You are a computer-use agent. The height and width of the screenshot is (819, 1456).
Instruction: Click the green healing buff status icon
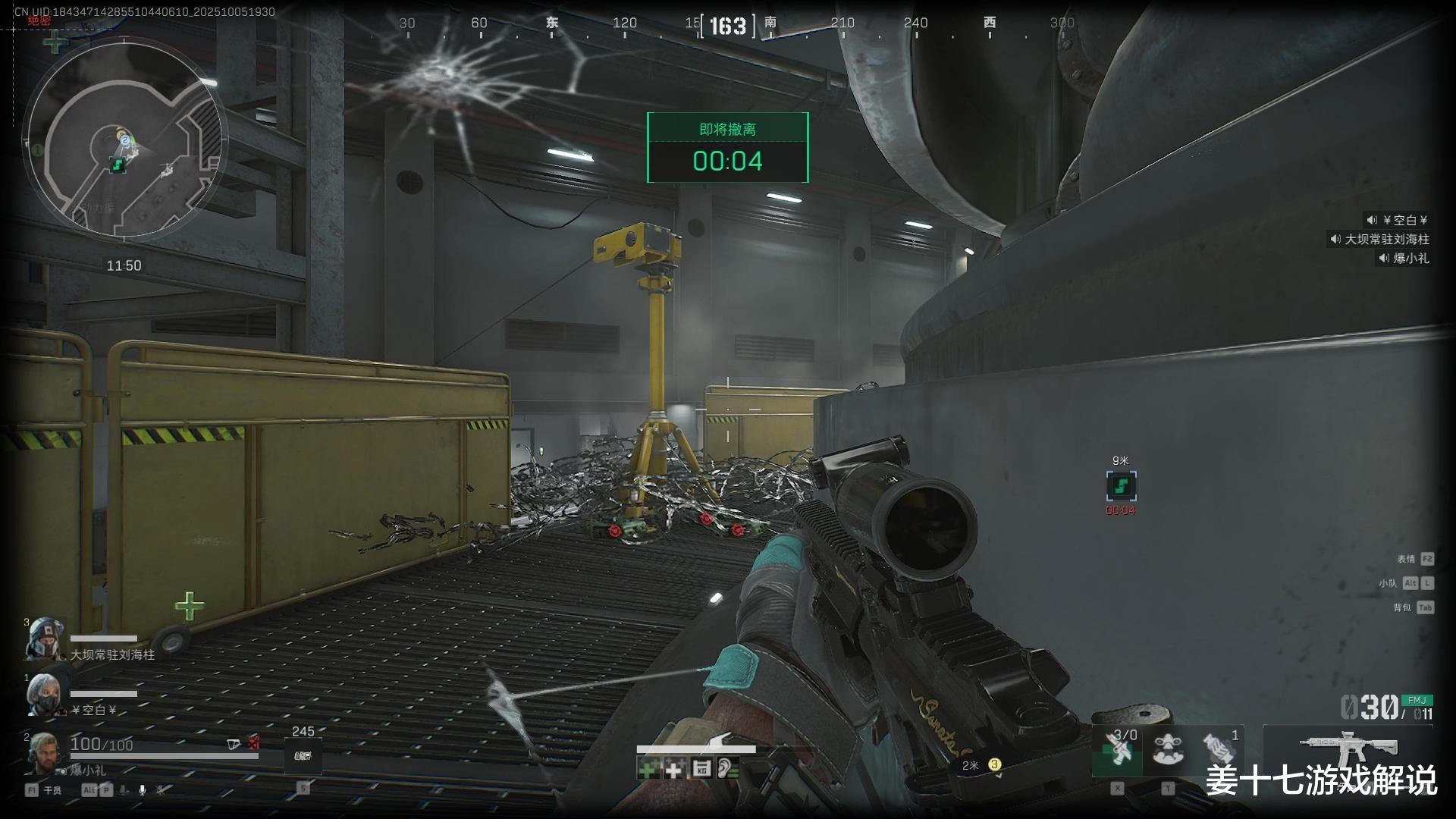point(648,770)
